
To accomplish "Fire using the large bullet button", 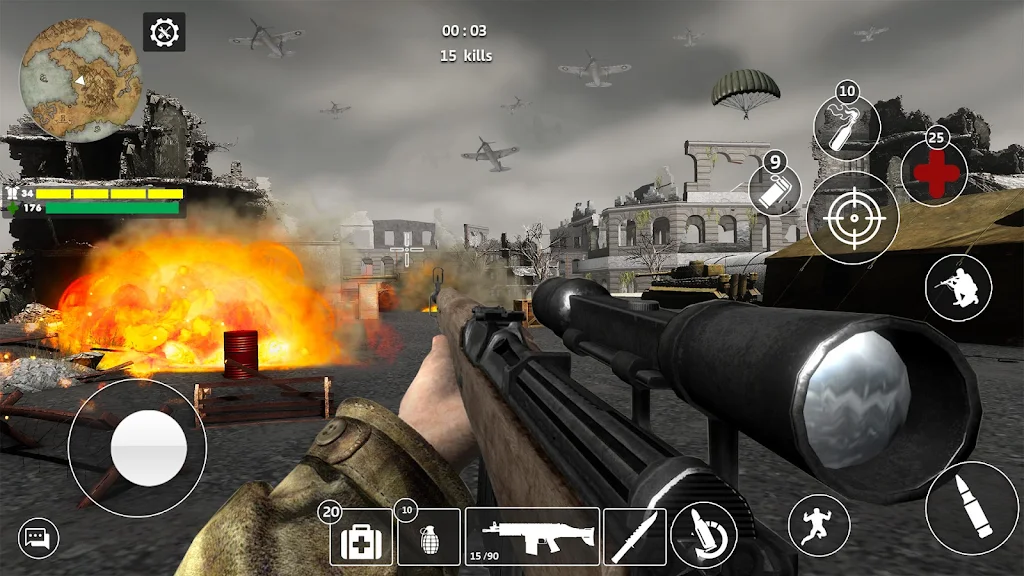I will point(971,509).
